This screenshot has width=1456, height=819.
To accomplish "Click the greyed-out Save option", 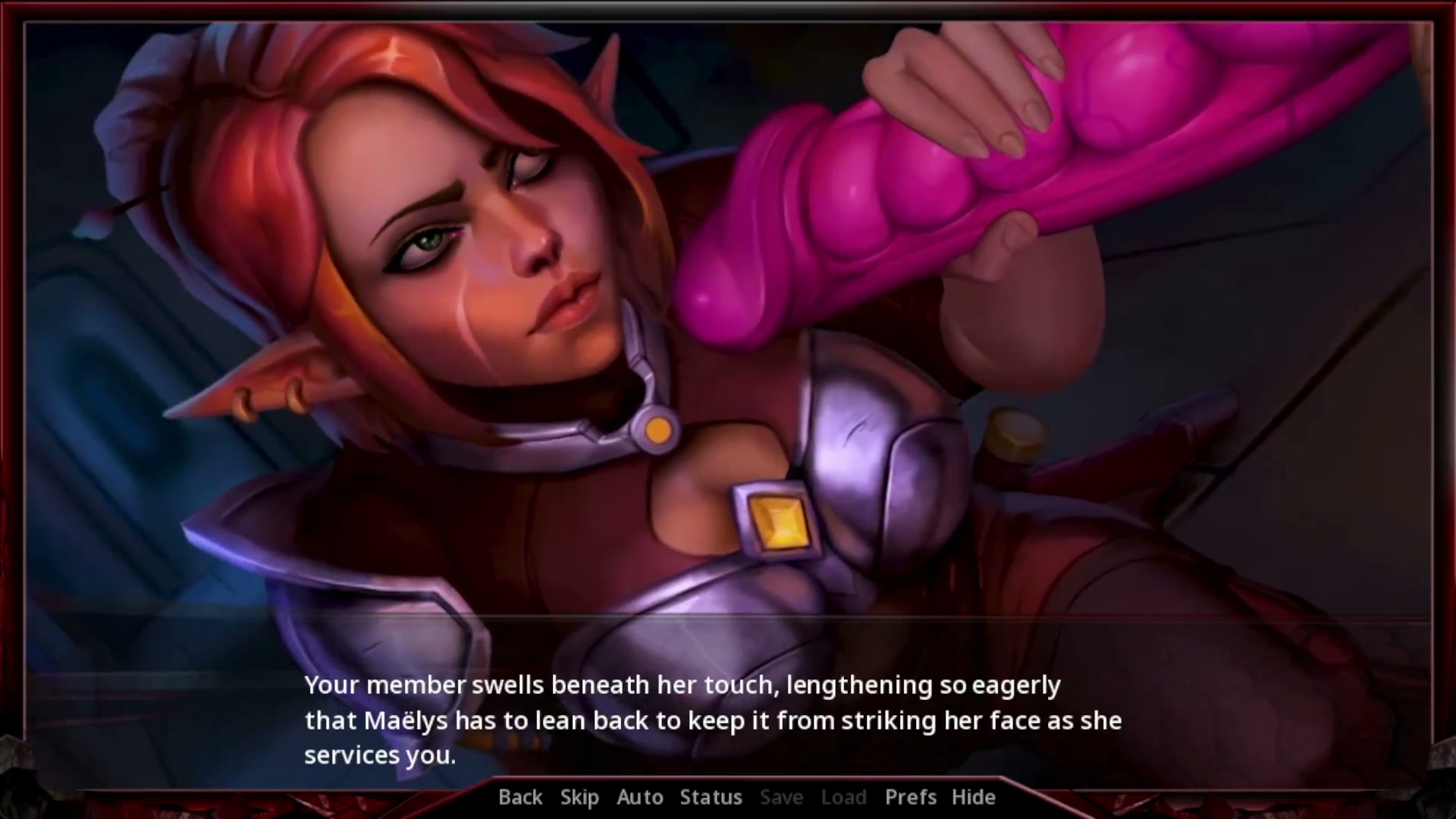I will point(781,797).
